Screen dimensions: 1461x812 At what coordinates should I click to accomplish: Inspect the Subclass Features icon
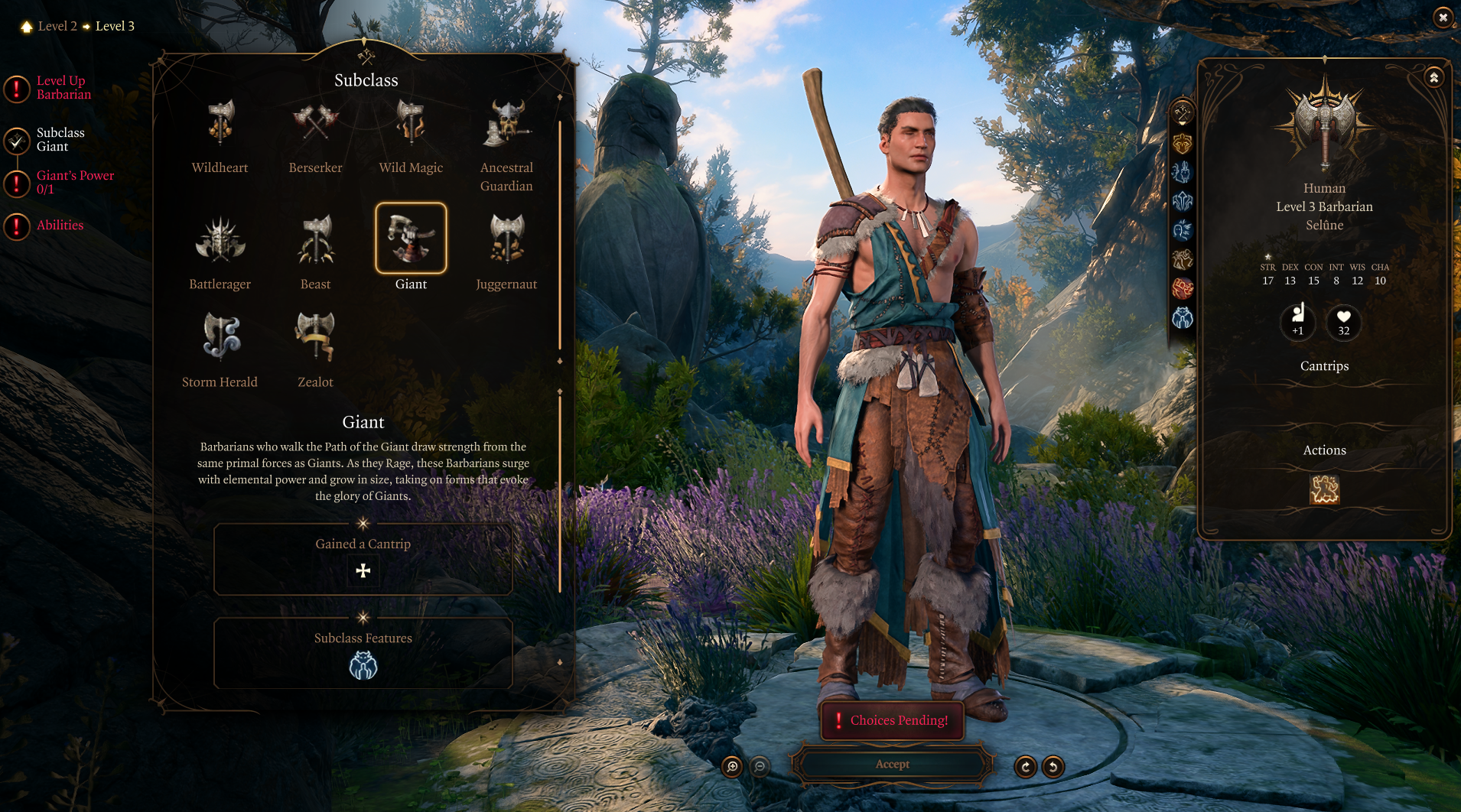click(363, 667)
